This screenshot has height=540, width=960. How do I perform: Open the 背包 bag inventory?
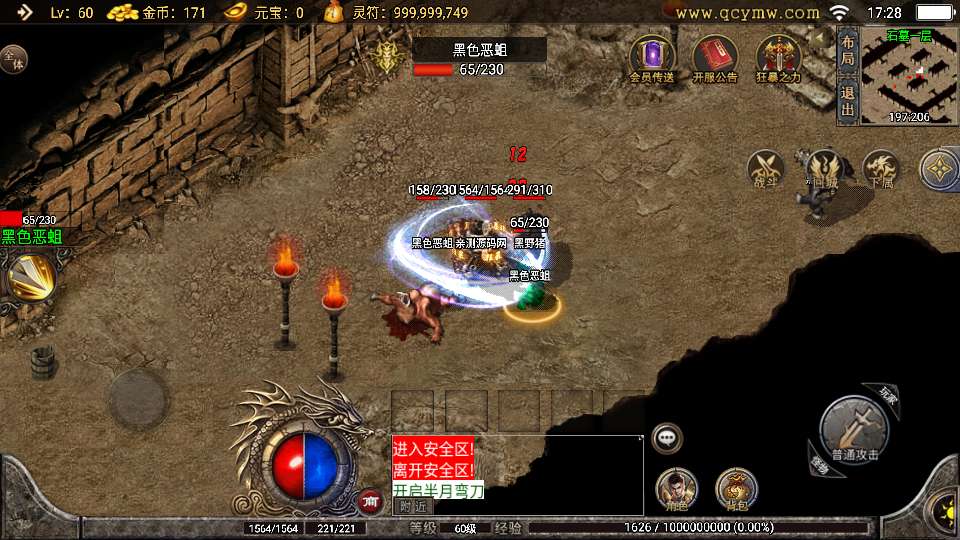click(736, 490)
